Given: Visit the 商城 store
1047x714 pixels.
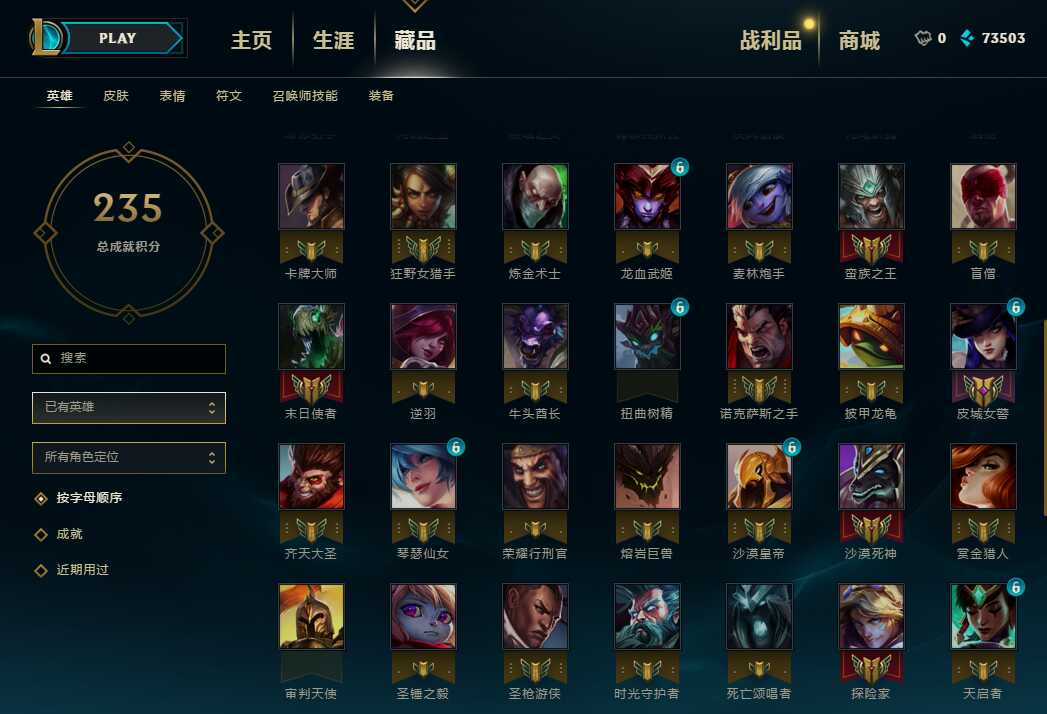Looking at the screenshot, I should [859, 40].
